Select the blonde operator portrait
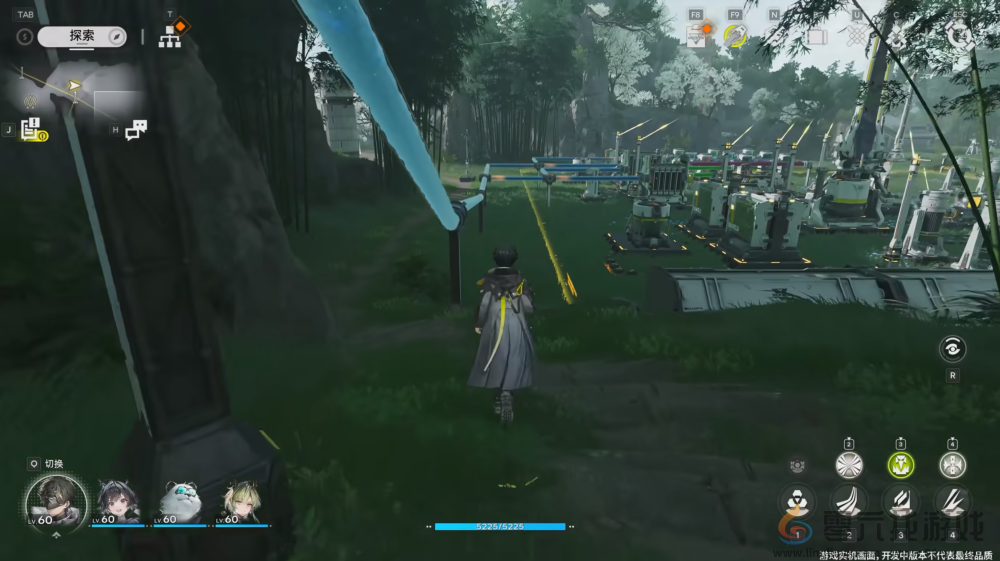Image resolution: width=1000 pixels, height=561 pixels. pyautogui.click(x=241, y=500)
